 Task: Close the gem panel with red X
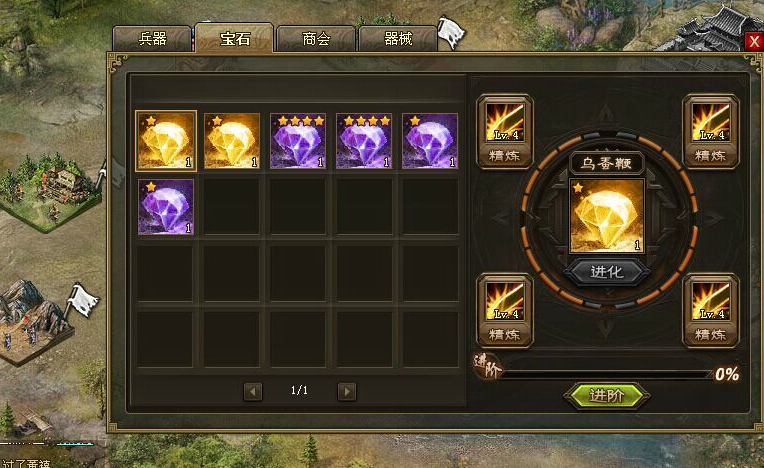pos(754,41)
